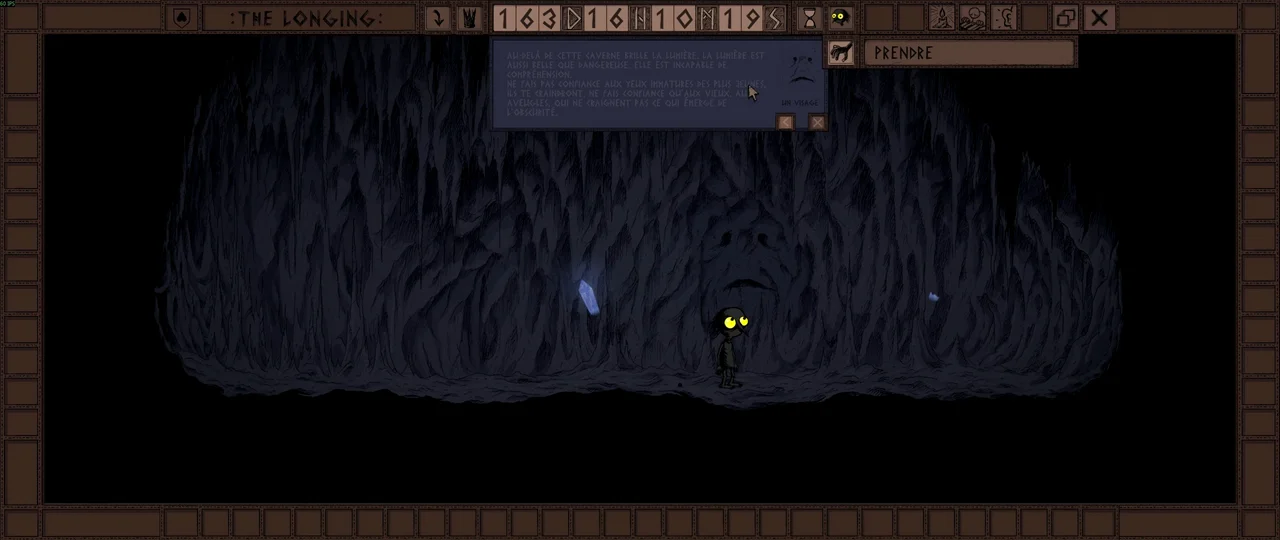
Task: Click the grabbing hand icon
Action: [x=840, y=53]
